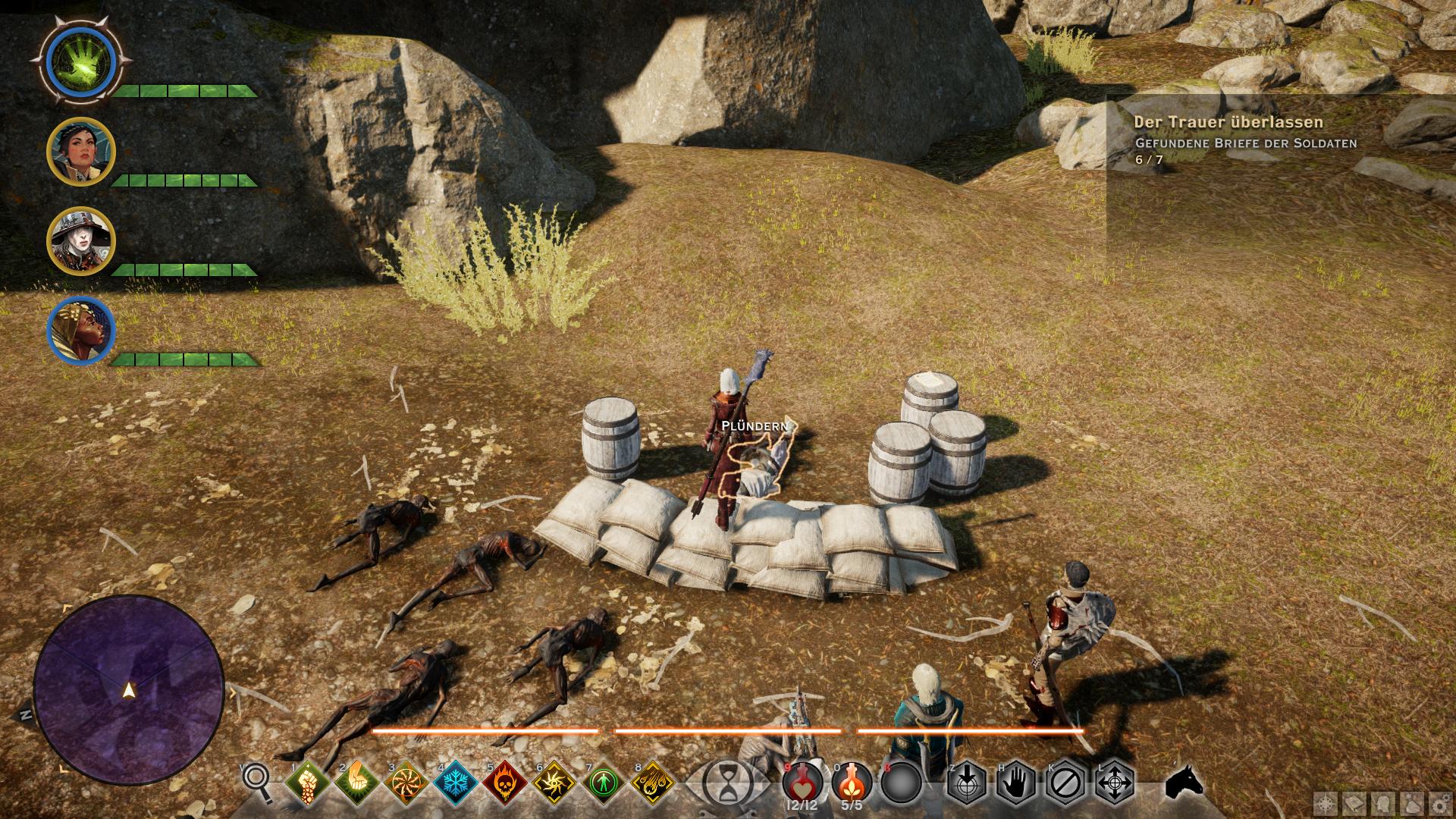The image size is (1456, 819).
Task: Switch to the dark-haired companion portrait
Action: [80, 152]
